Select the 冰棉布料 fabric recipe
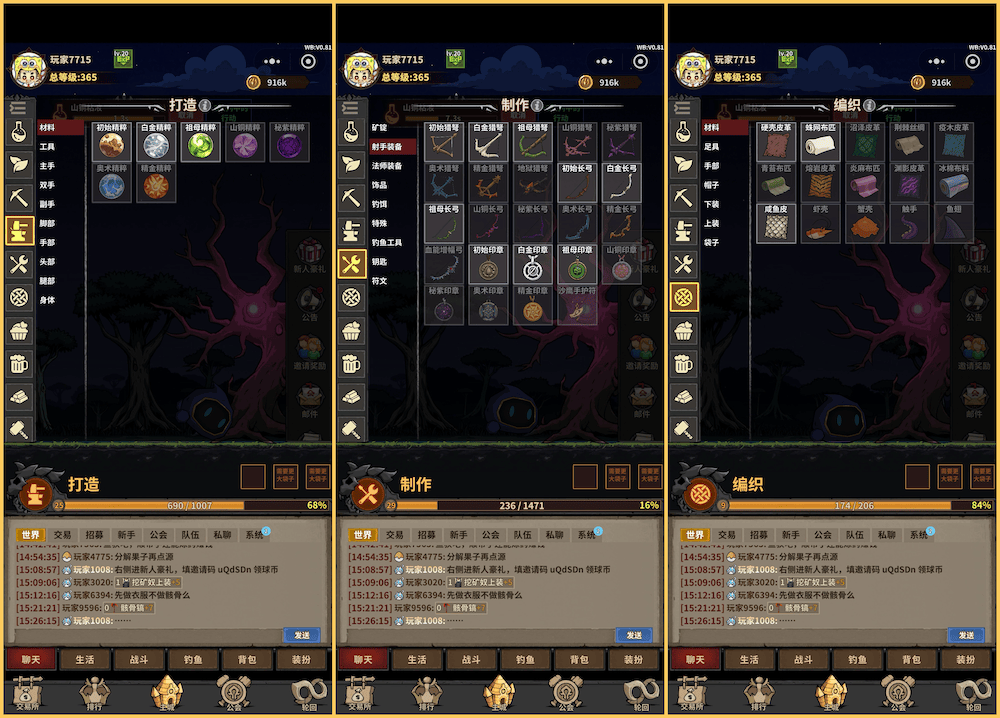 tap(953, 185)
